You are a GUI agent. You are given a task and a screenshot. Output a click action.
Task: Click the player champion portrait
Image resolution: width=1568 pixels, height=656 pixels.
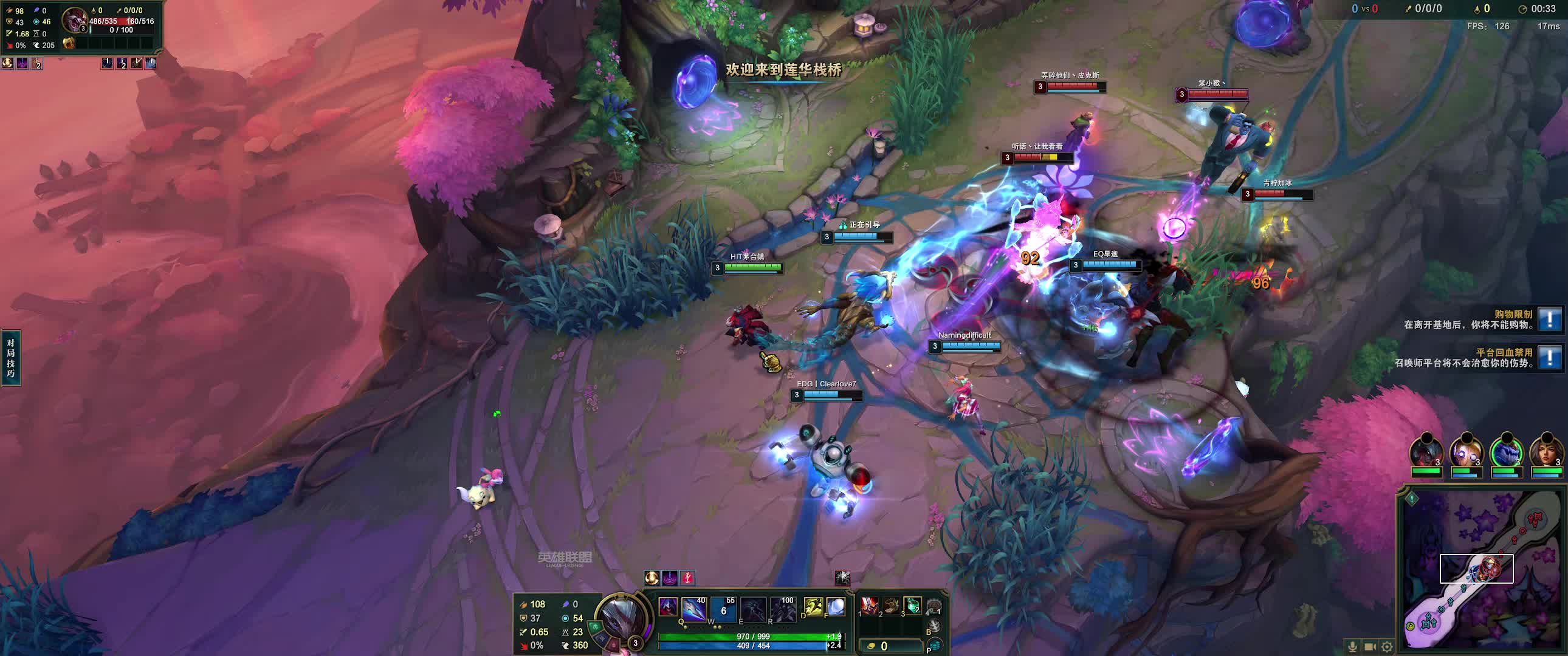pyautogui.click(x=622, y=617)
